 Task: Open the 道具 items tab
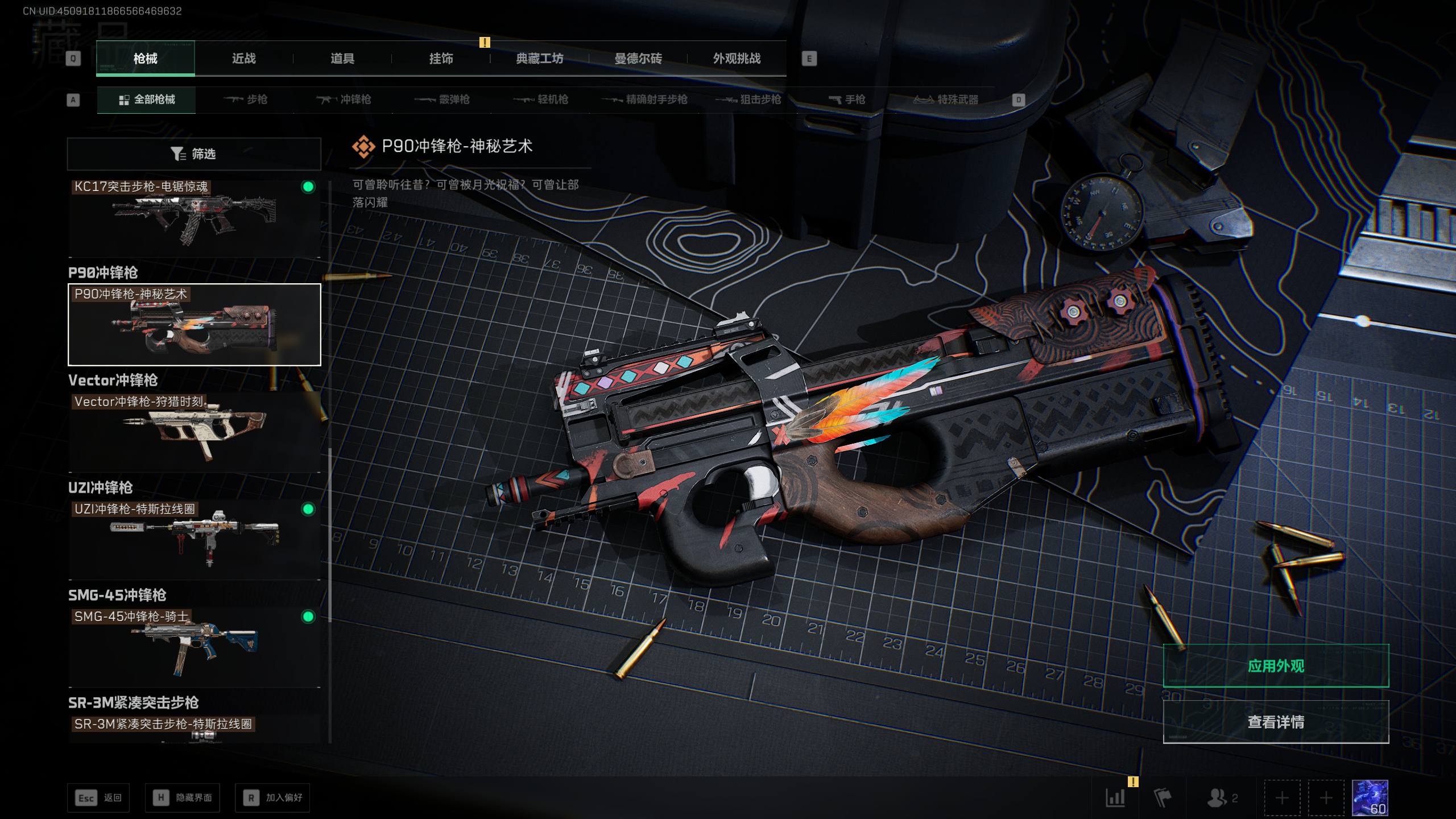pos(342,59)
